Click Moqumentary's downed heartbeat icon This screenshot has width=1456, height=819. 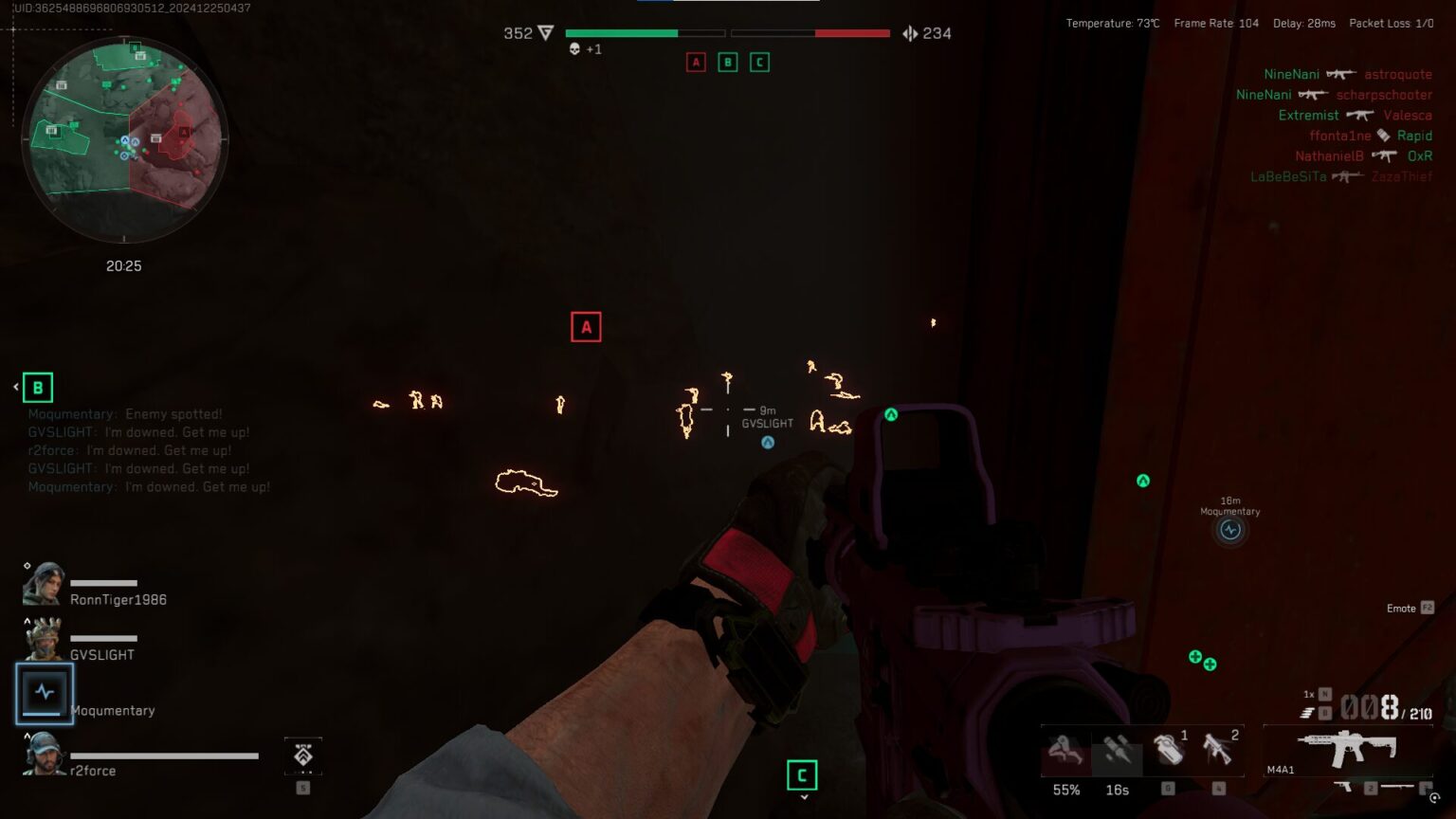[x=44, y=694]
